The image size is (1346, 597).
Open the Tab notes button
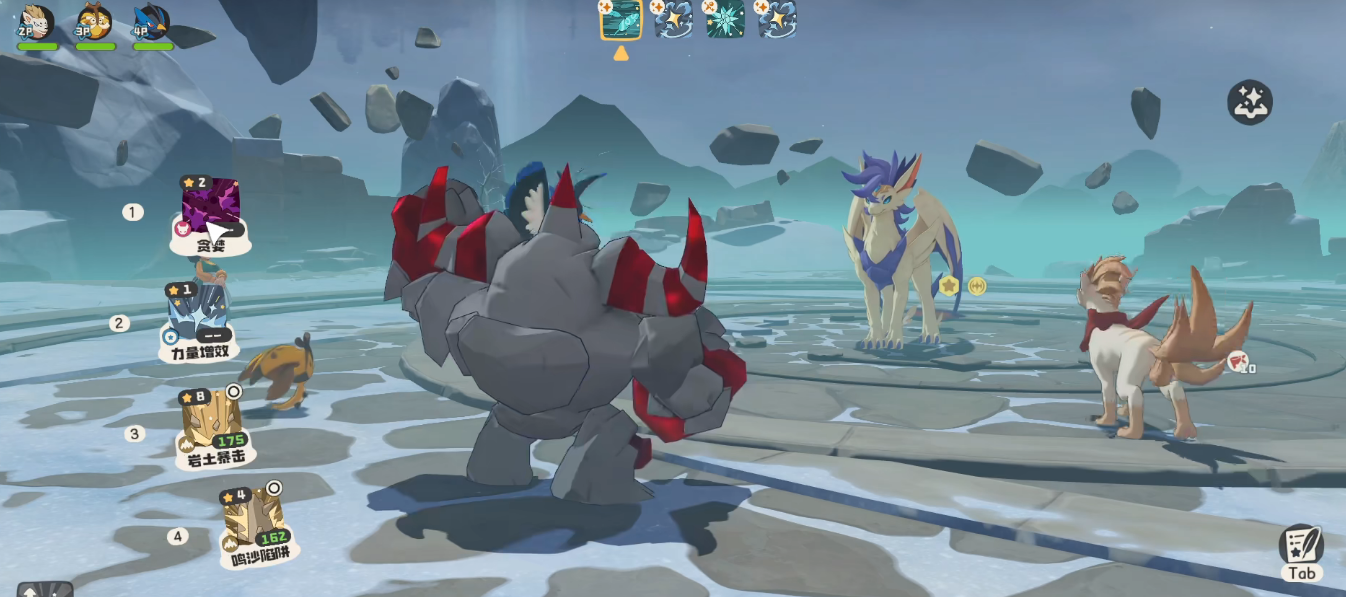pos(1301,549)
